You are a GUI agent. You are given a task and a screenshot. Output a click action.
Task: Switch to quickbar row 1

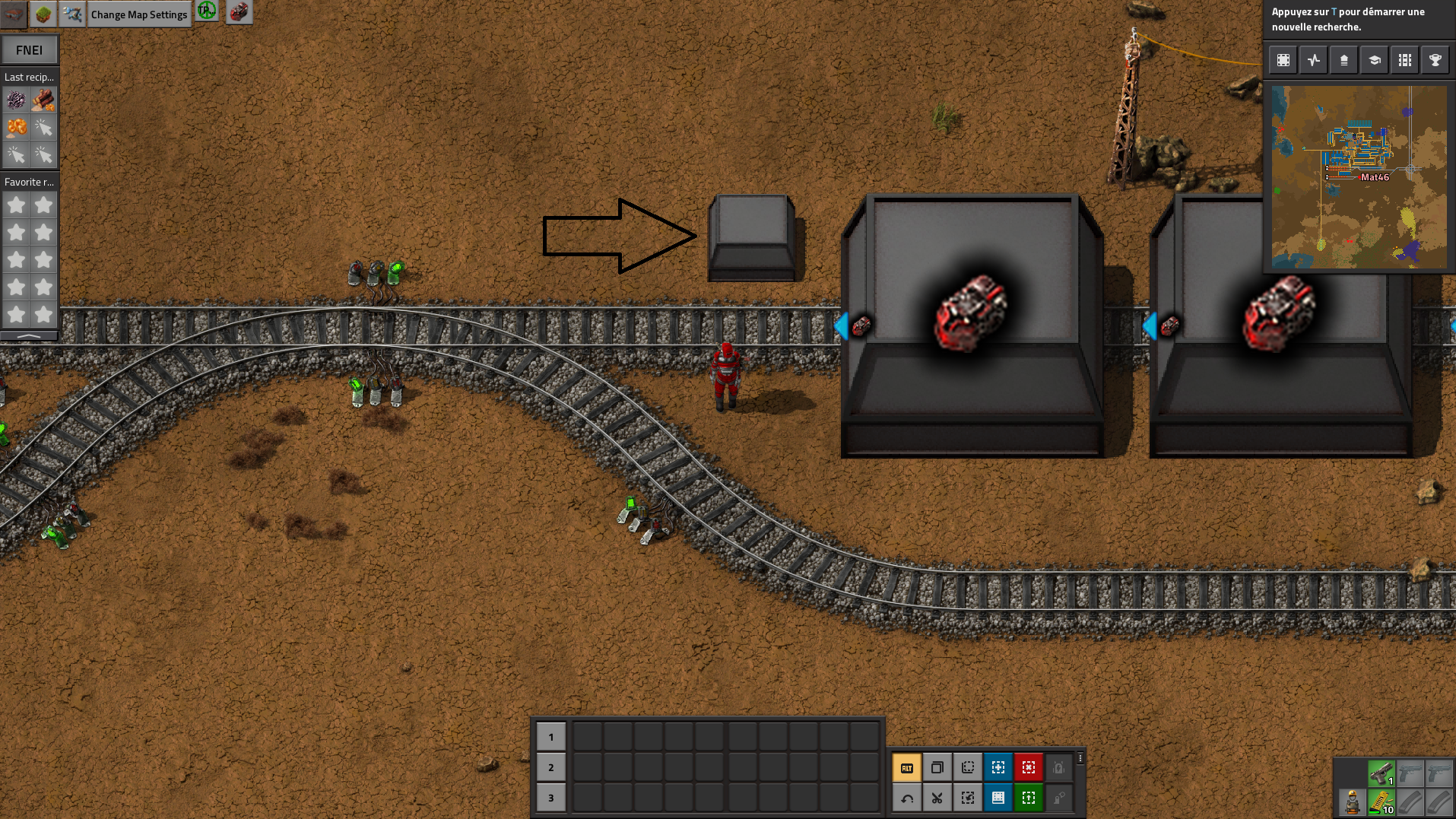[x=551, y=737]
